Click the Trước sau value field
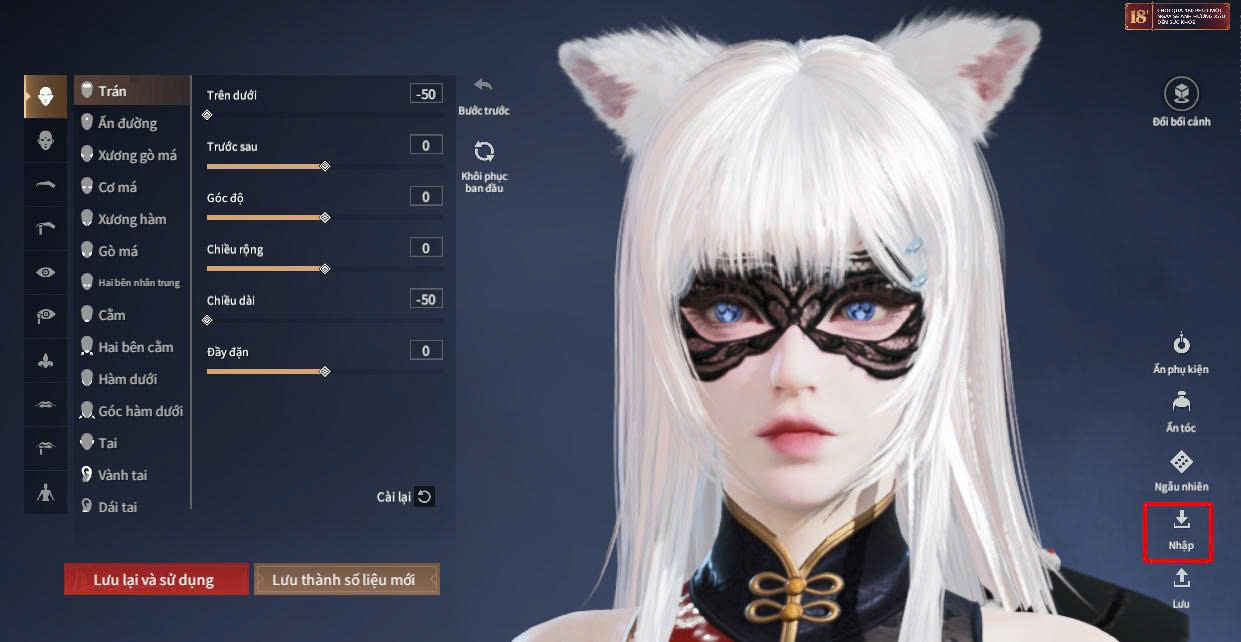The image size is (1241, 642). pyautogui.click(x=426, y=146)
